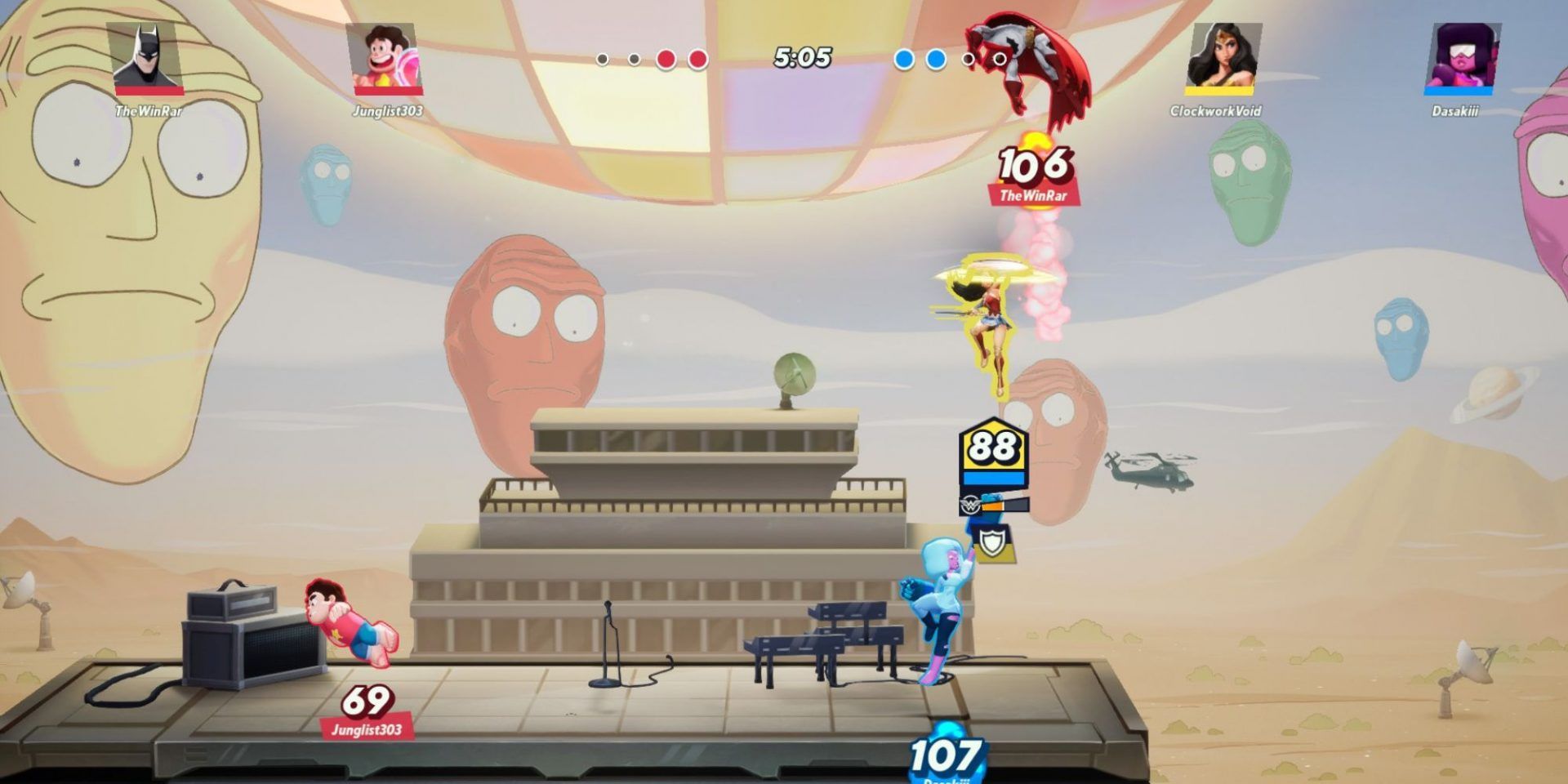Select Dasakiii's Garnet portrait
Screen dimensions: 1568x784
tap(1461, 57)
